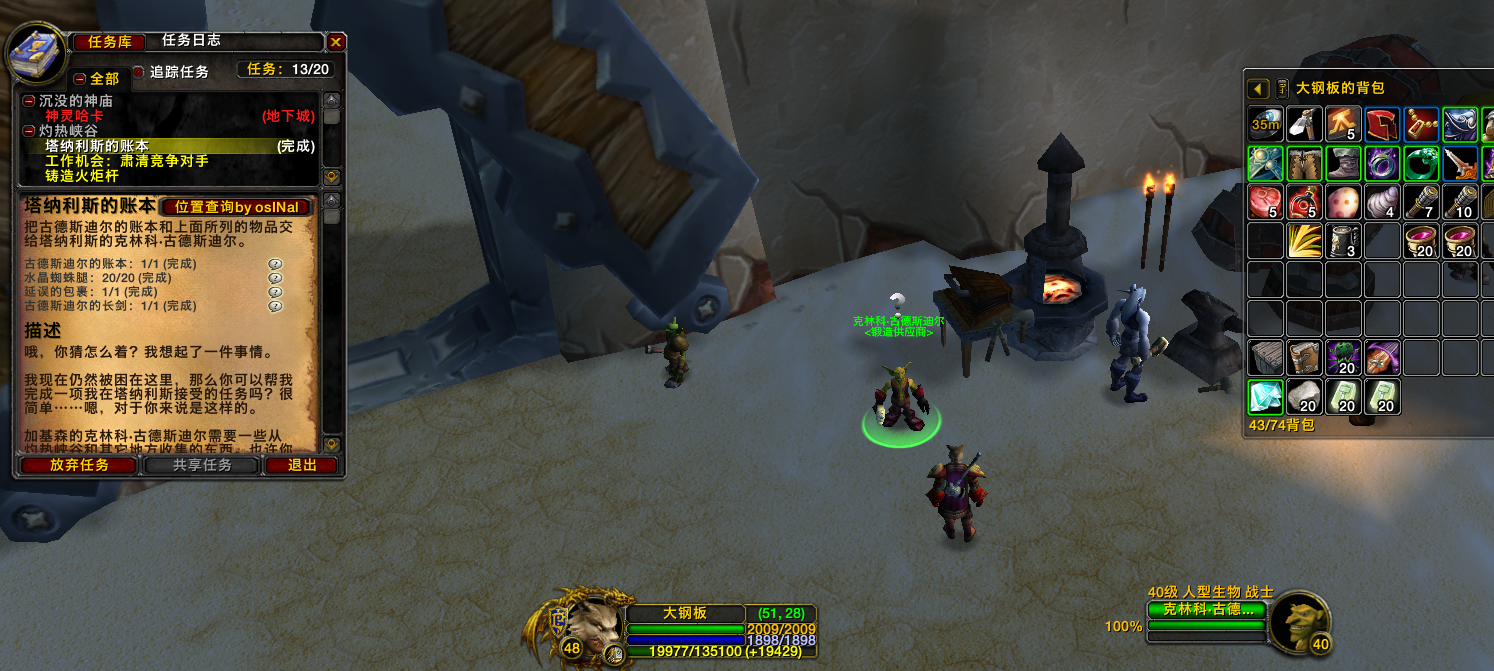This screenshot has height=671, width=1494.
Task: Toggle the 追踪任务 track quest checkbox
Action: (139, 72)
